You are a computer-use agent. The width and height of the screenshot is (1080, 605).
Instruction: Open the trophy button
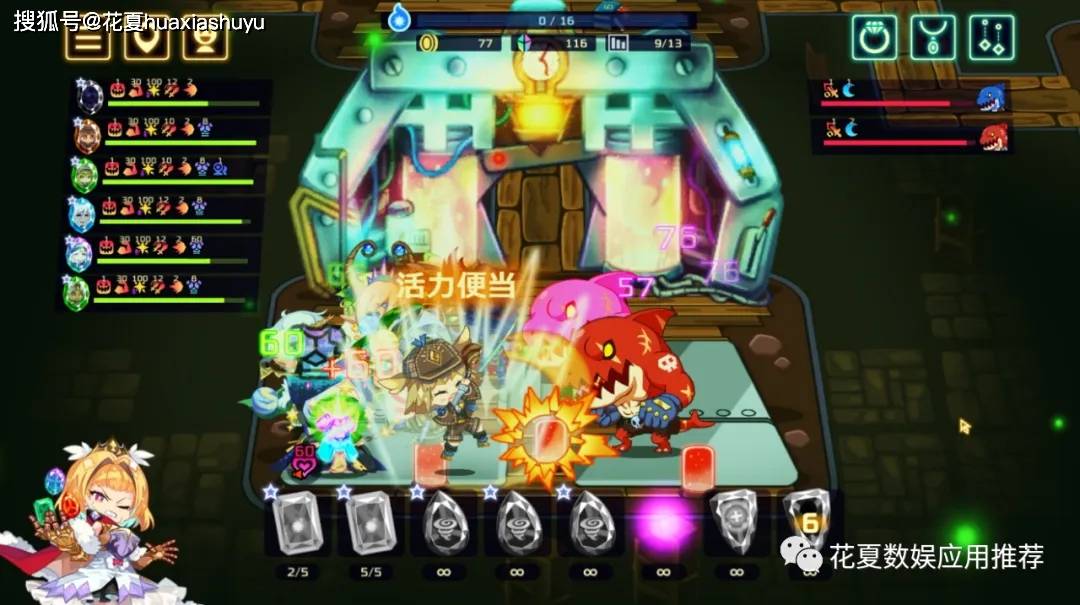click(x=205, y=43)
